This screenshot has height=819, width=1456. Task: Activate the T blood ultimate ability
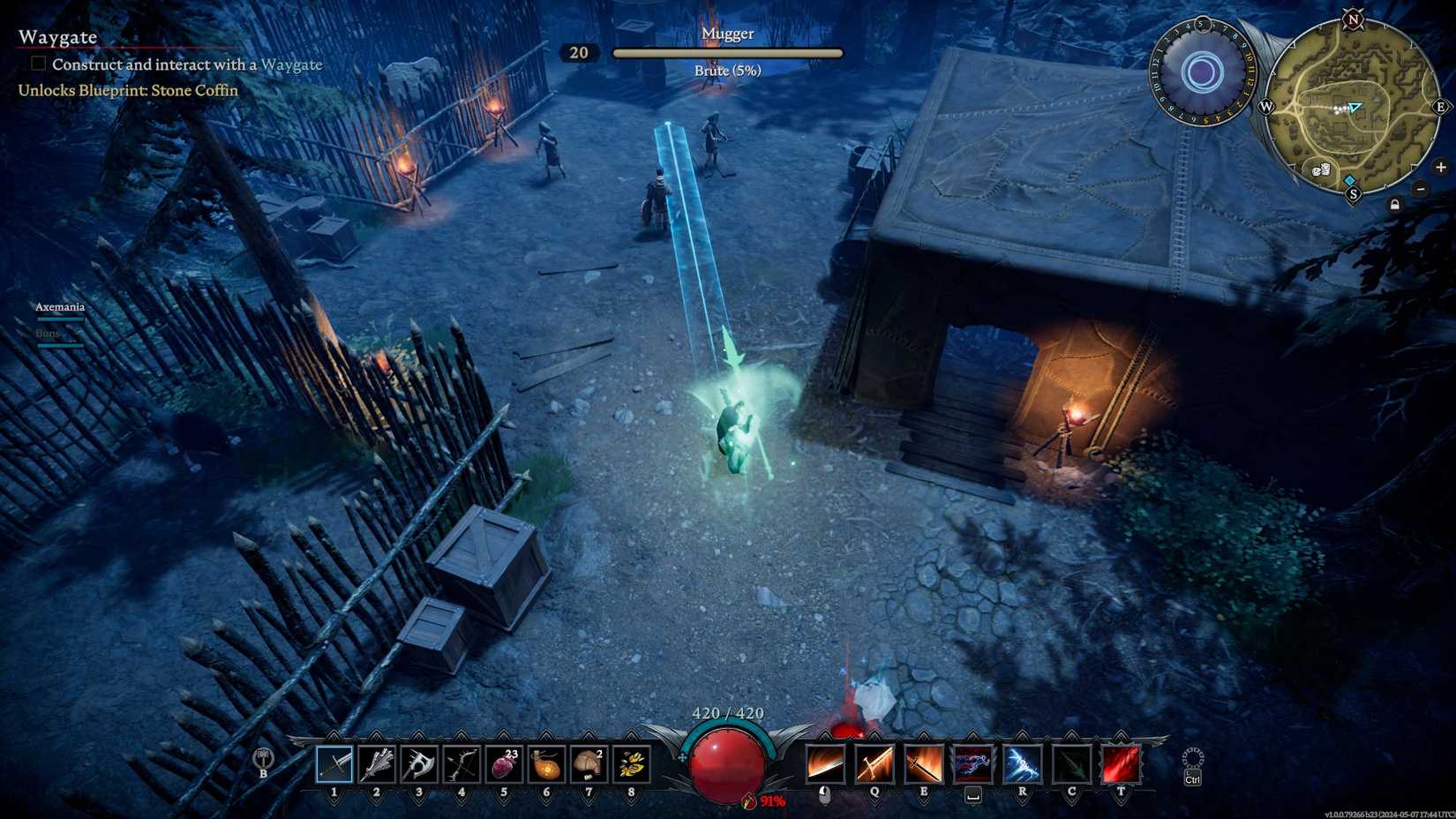pyautogui.click(x=1121, y=764)
